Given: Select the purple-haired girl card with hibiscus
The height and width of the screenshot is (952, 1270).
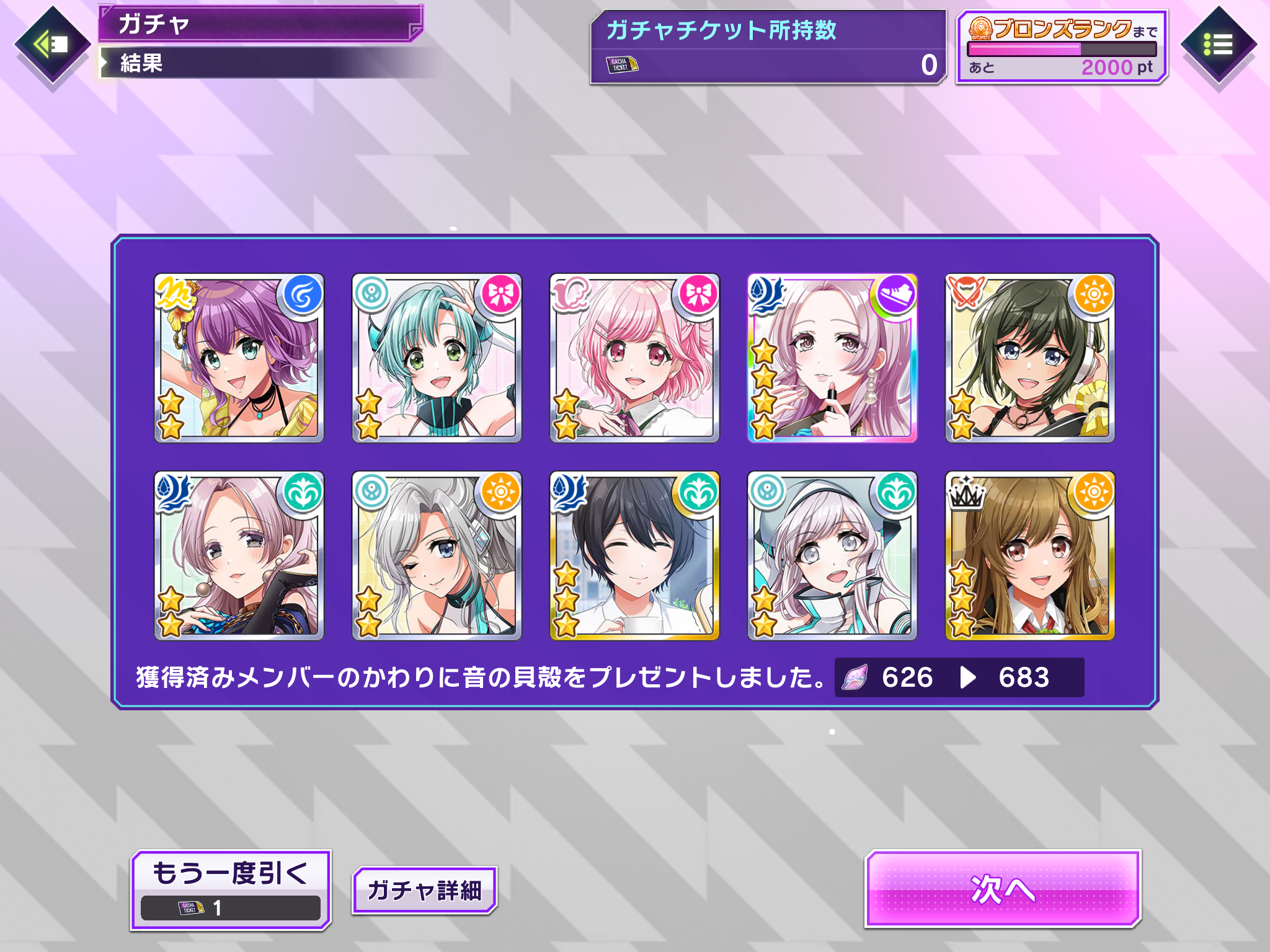Looking at the screenshot, I should click(239, 358).
